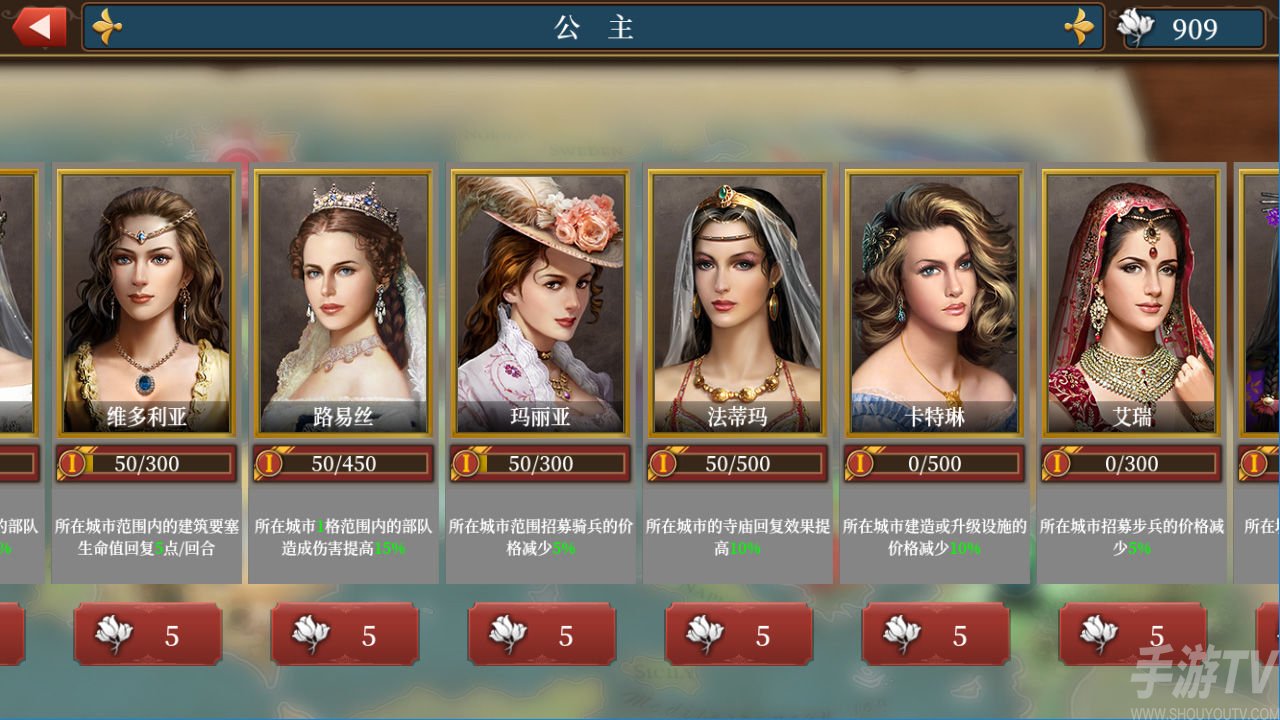Tap 艾瑞's portrait

point(1131,295)
